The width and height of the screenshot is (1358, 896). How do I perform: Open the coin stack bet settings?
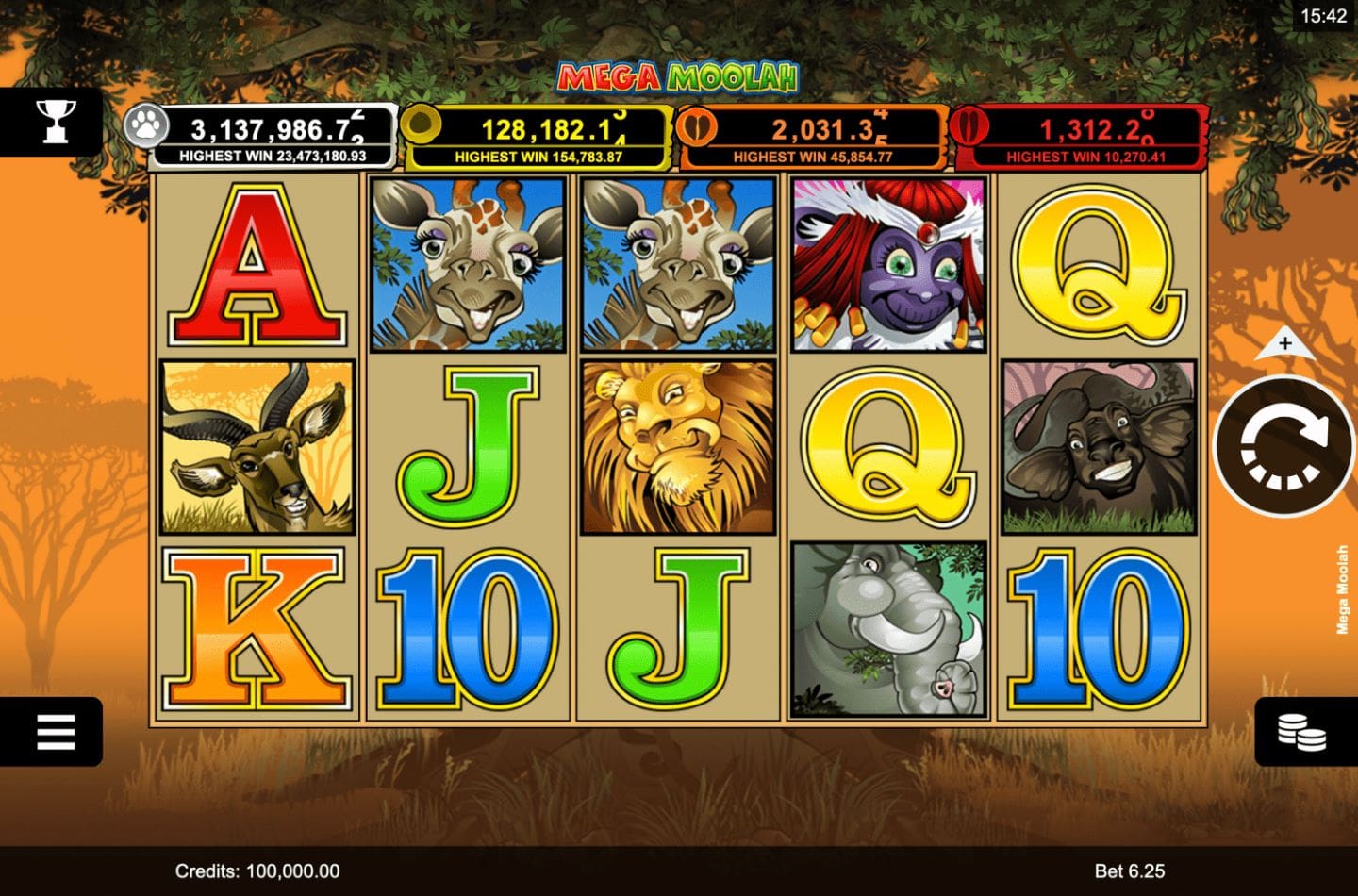click(1303, 732)
